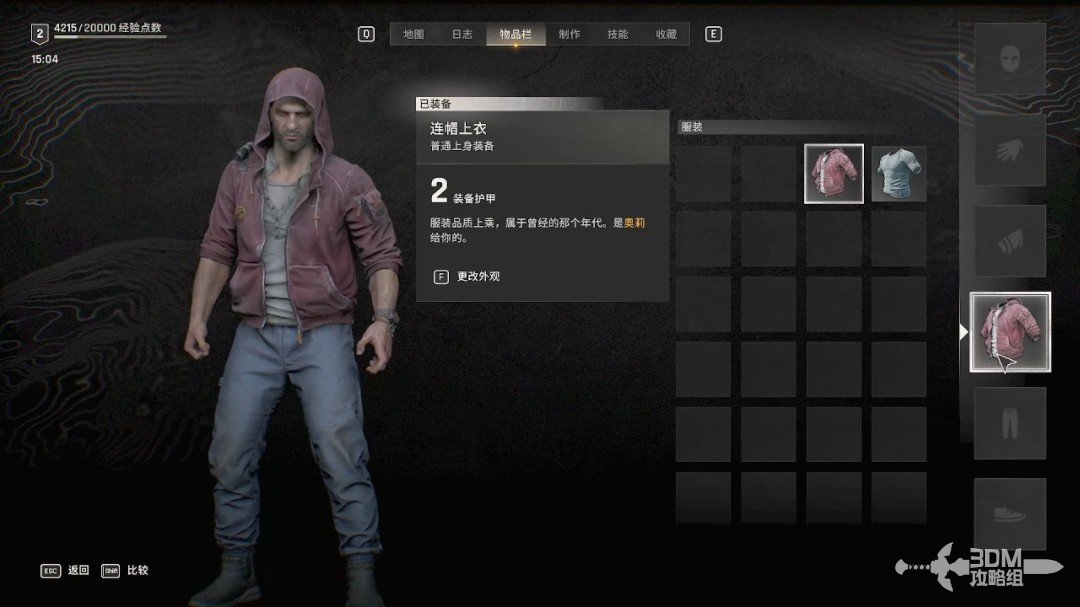Open the 制作 crafting tab
1080x607 pixels.
point(569,34)
